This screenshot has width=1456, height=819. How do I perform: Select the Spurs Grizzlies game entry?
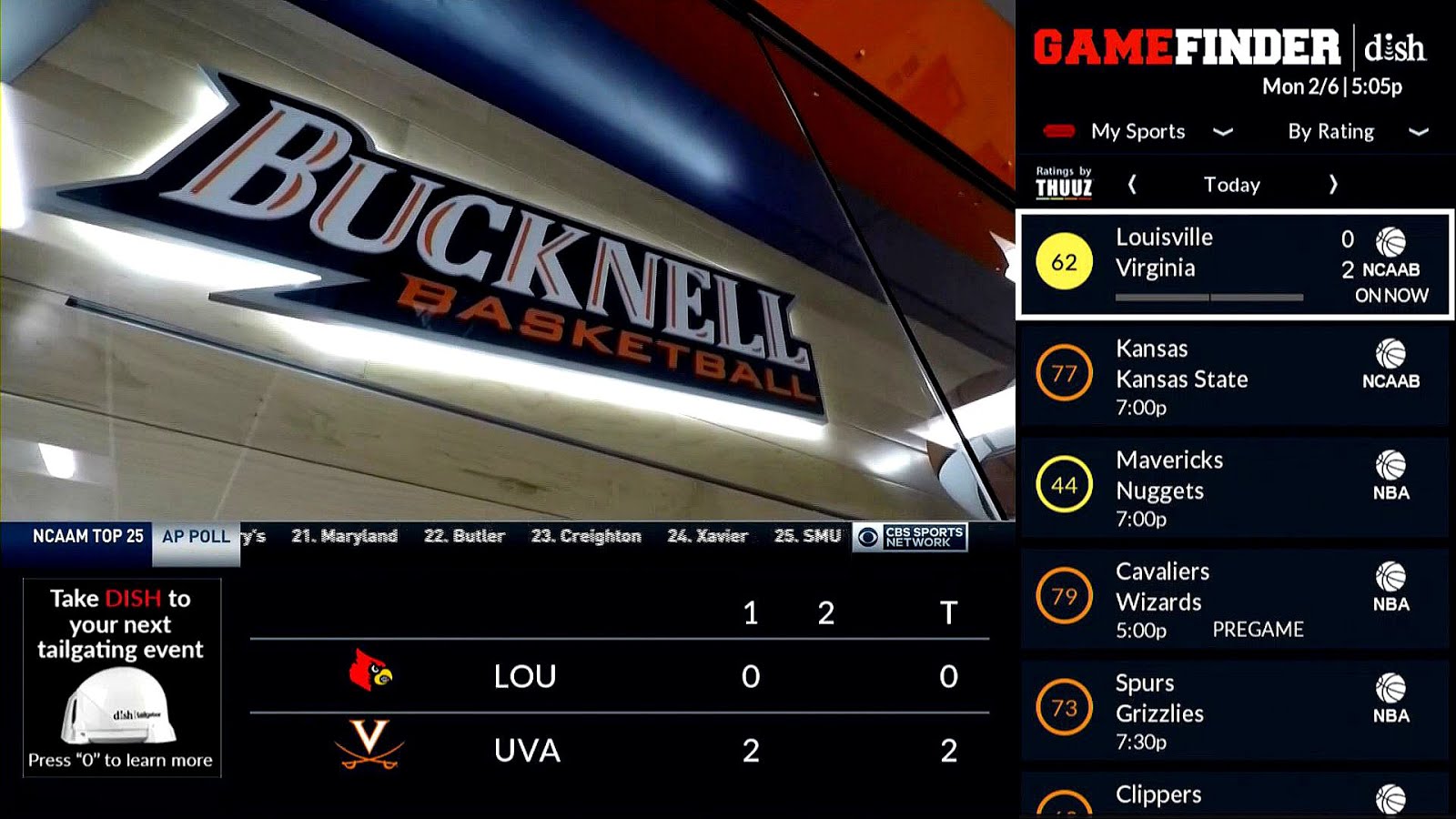(x=1210, y=712)
